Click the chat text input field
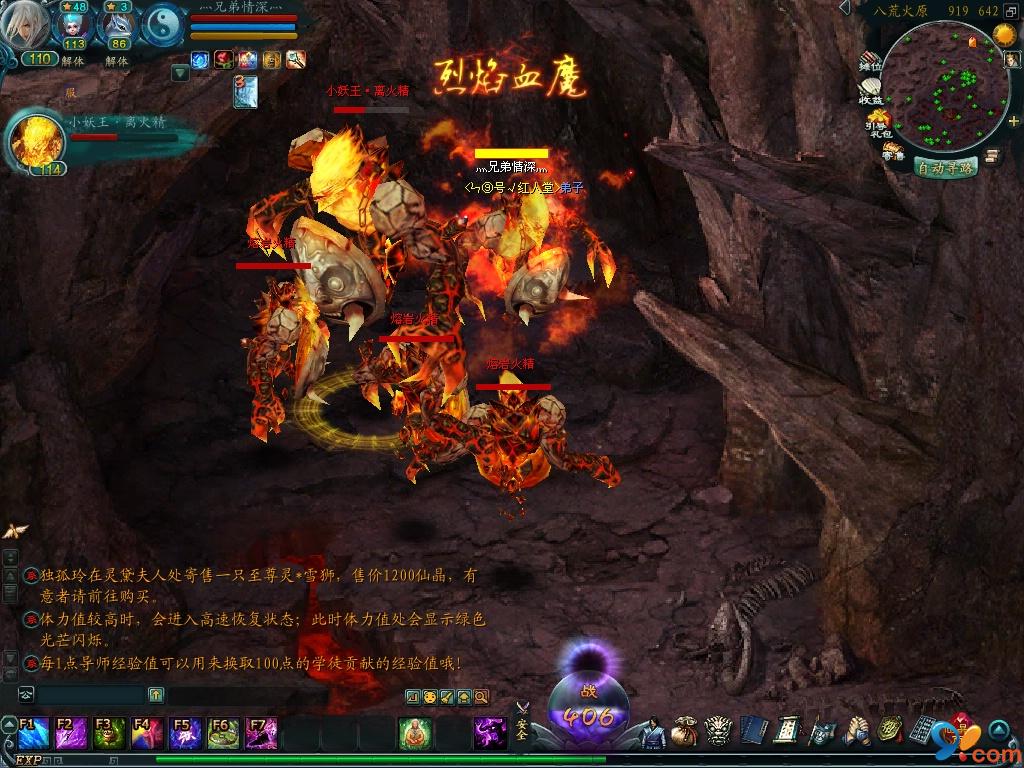1024x768 pixels. (90, 694)
